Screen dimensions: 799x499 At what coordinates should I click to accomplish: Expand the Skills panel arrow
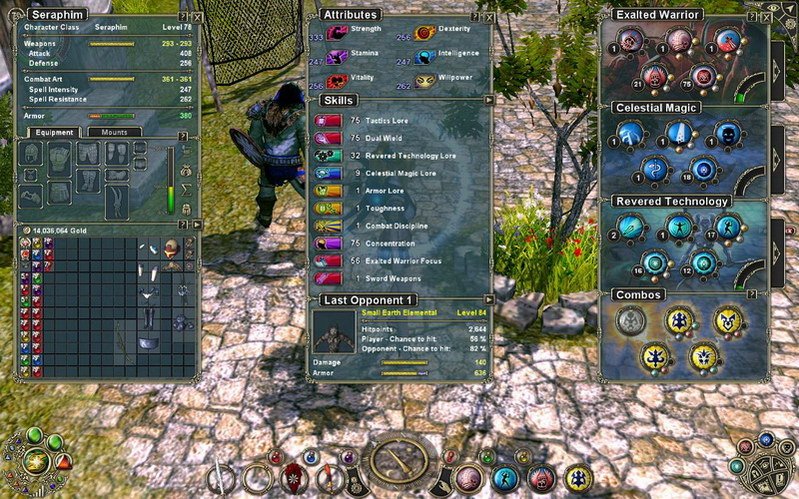(487, 100)
